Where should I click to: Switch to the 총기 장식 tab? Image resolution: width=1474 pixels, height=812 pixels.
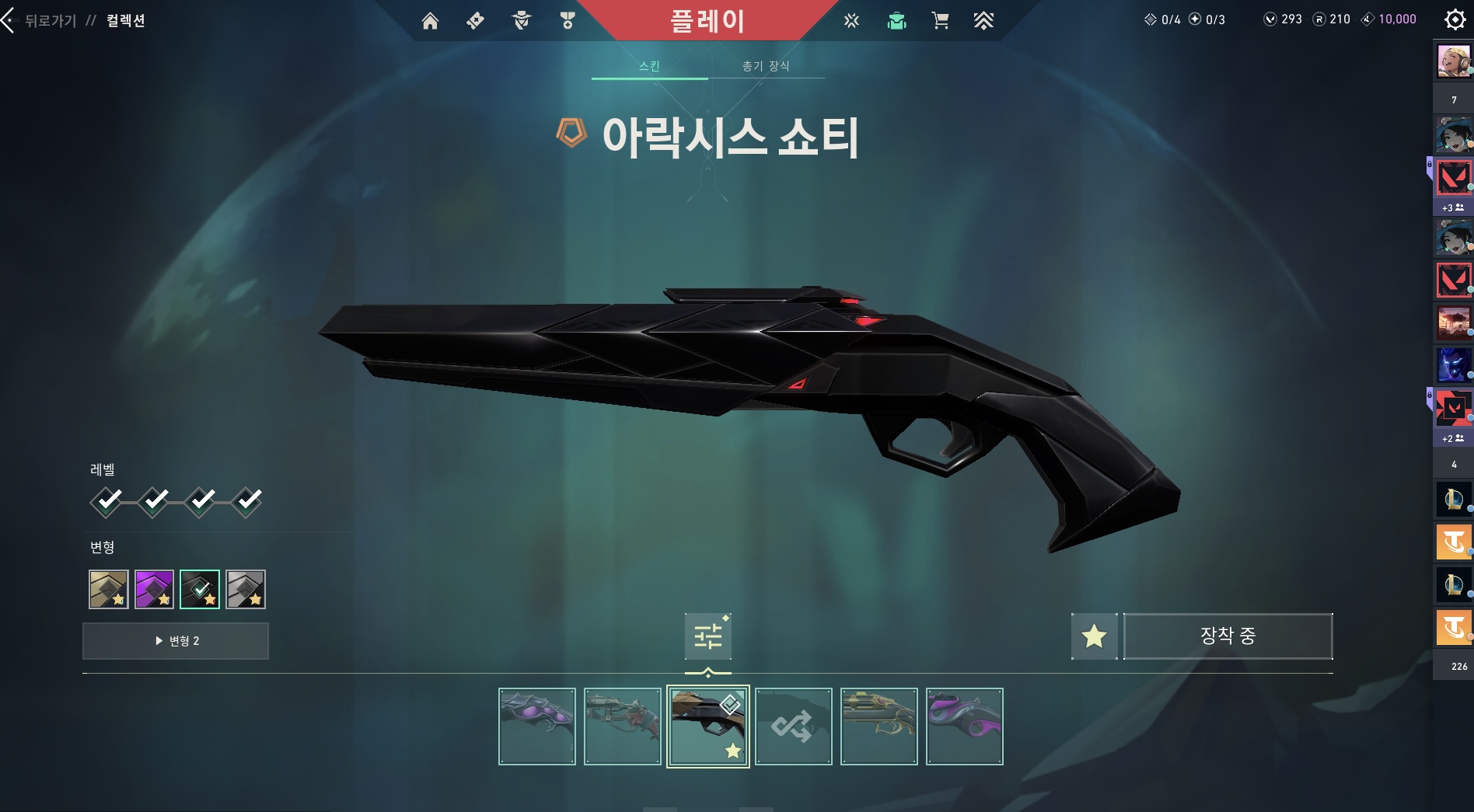[766, 66]
